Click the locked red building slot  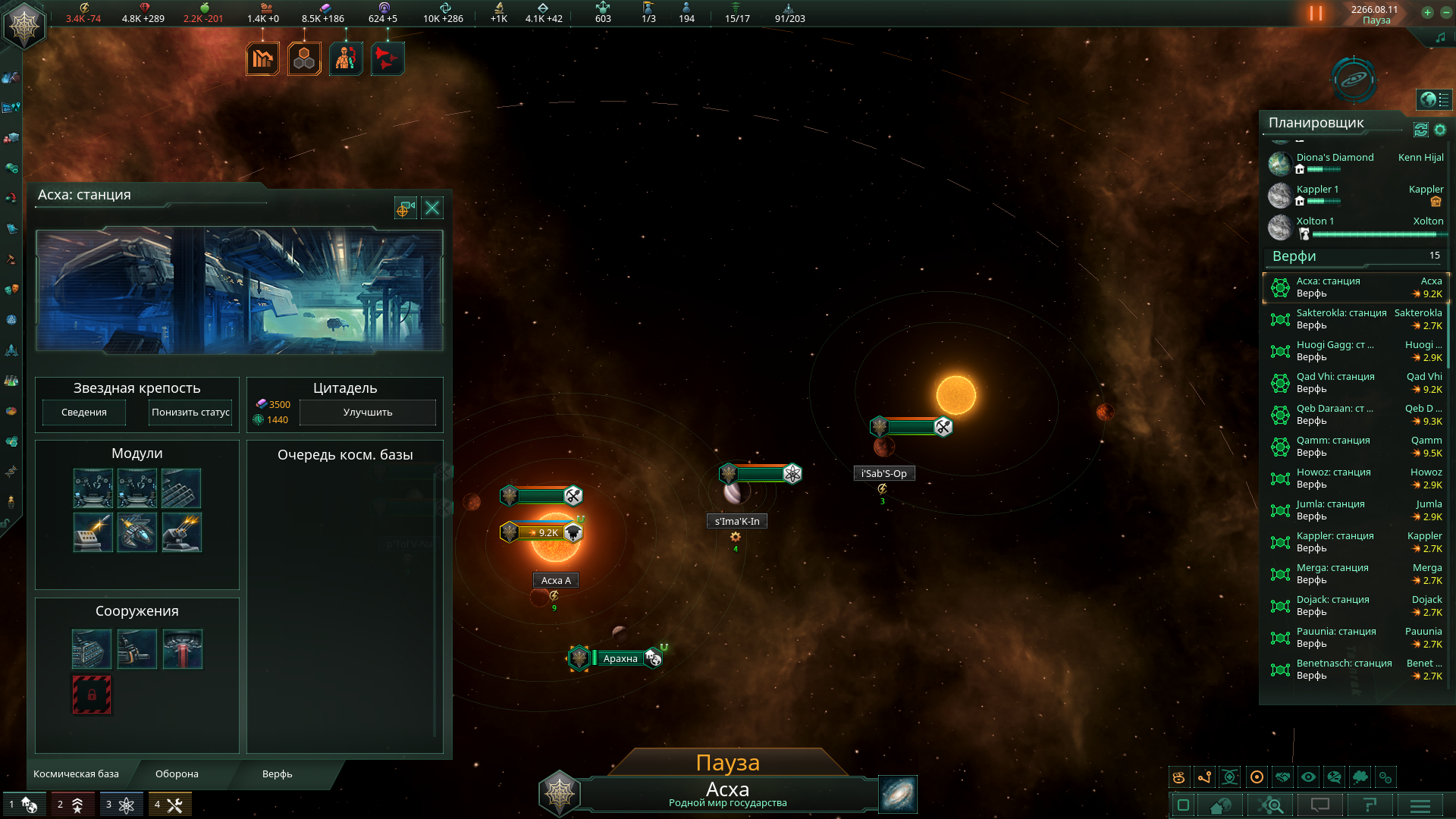92,695
